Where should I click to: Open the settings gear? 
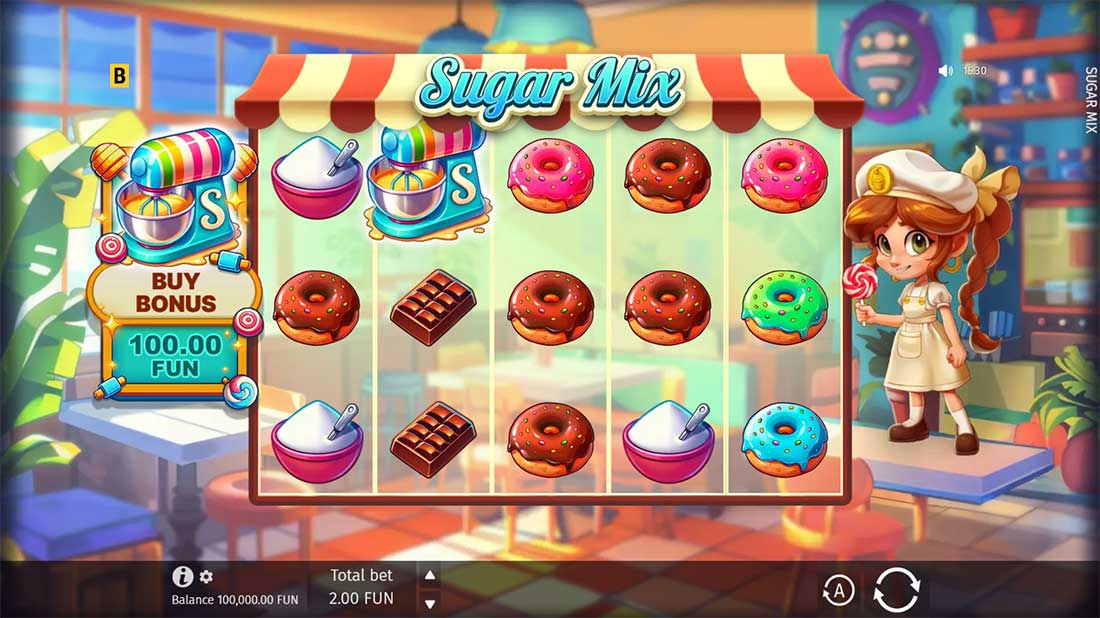click(x=206, y=577)
